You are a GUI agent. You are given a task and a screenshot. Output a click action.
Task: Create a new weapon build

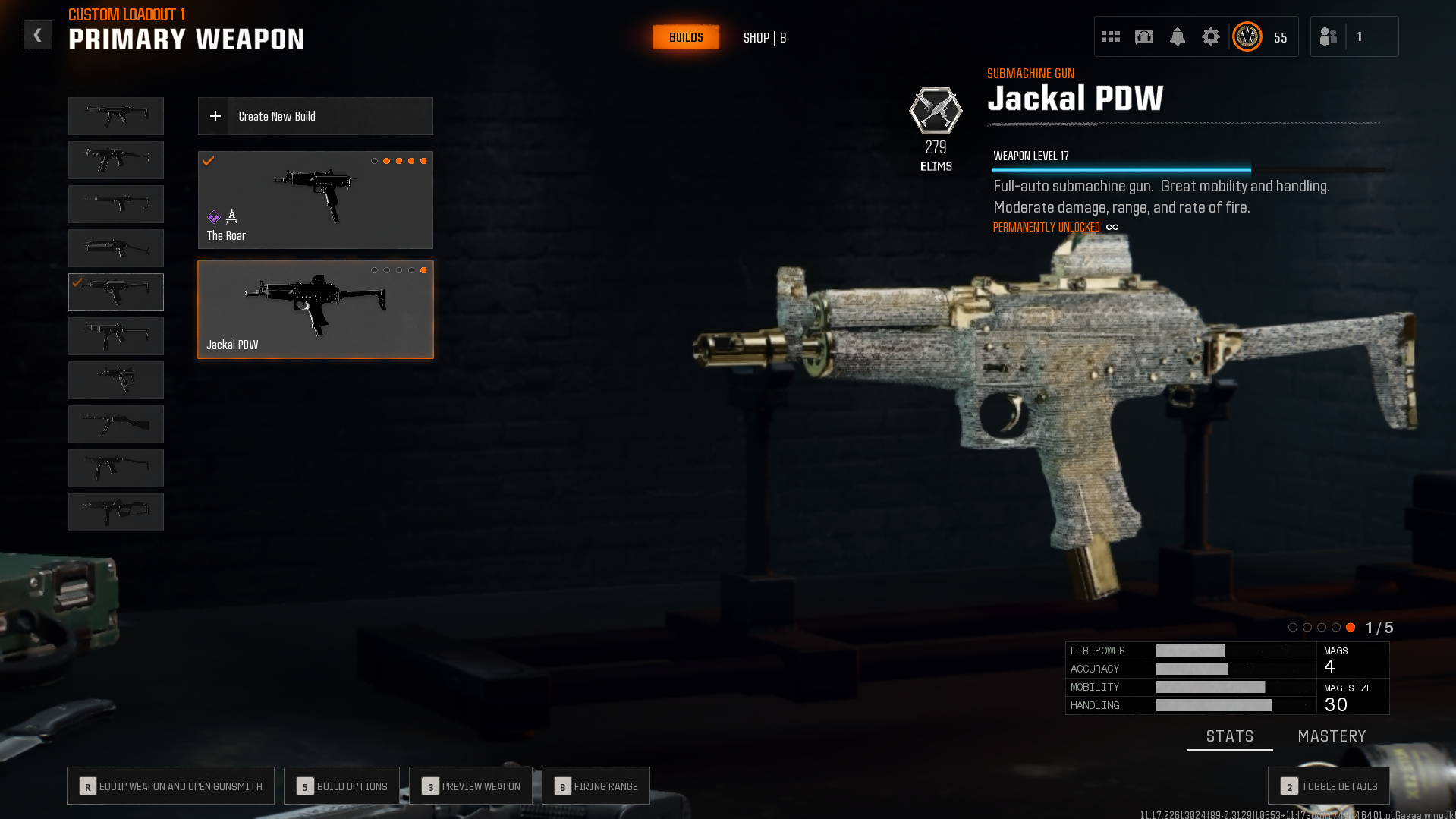point(316,116)
